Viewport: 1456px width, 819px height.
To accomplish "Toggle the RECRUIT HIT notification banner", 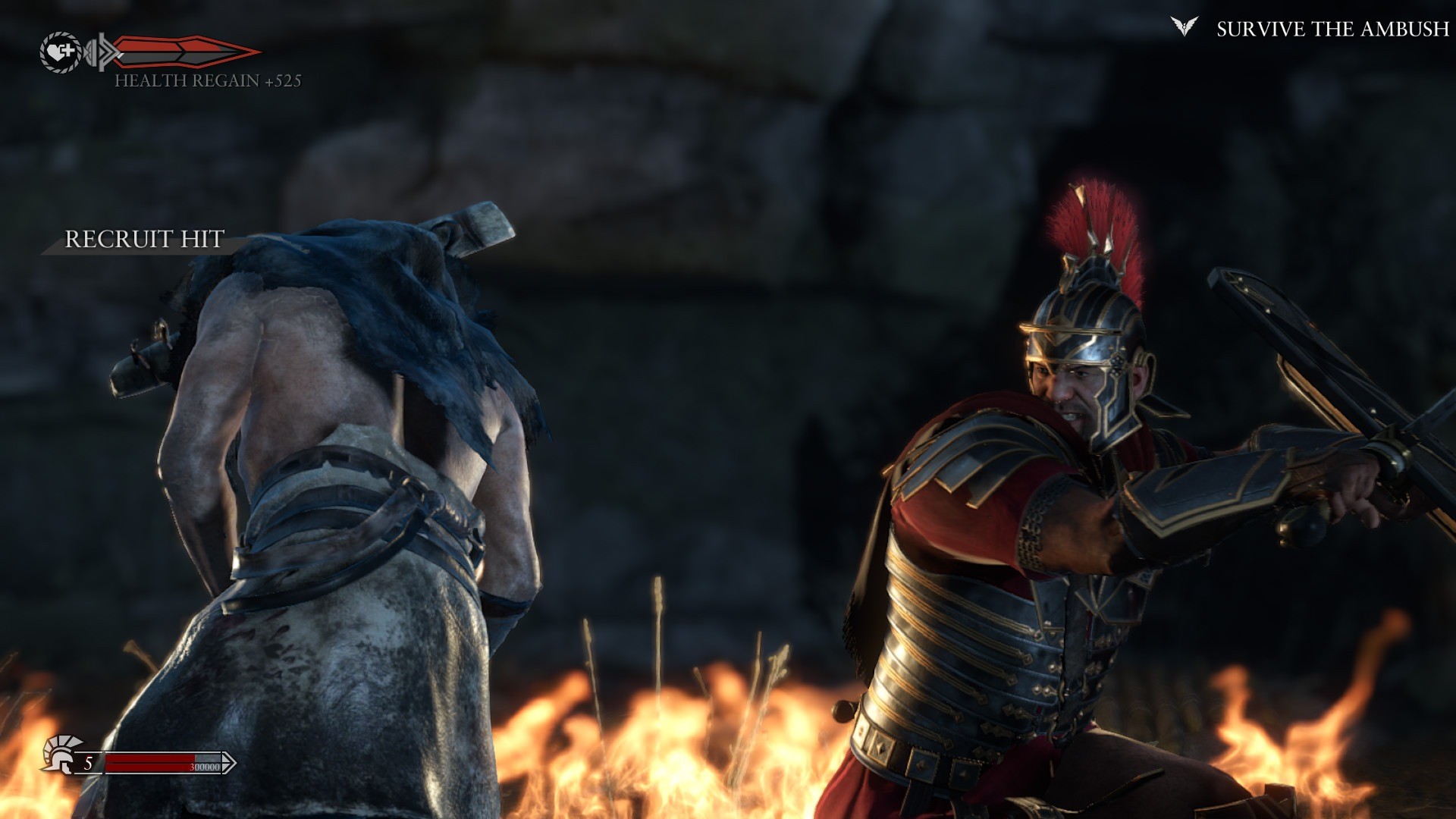I will coord(144,240).
